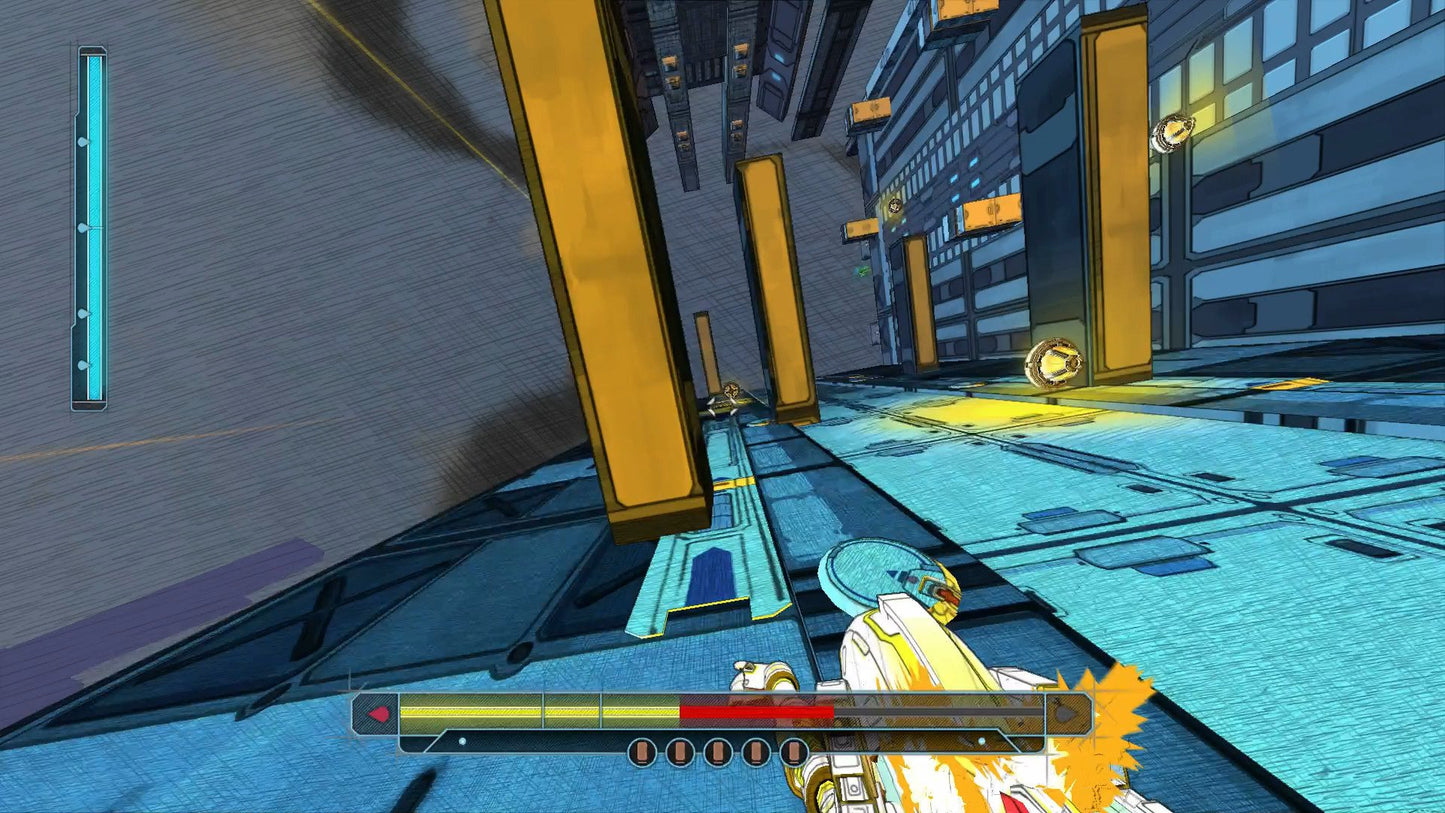Click the left circular dot on the HUD bar frame
1445x813 pixels.
tap(461, 742)
